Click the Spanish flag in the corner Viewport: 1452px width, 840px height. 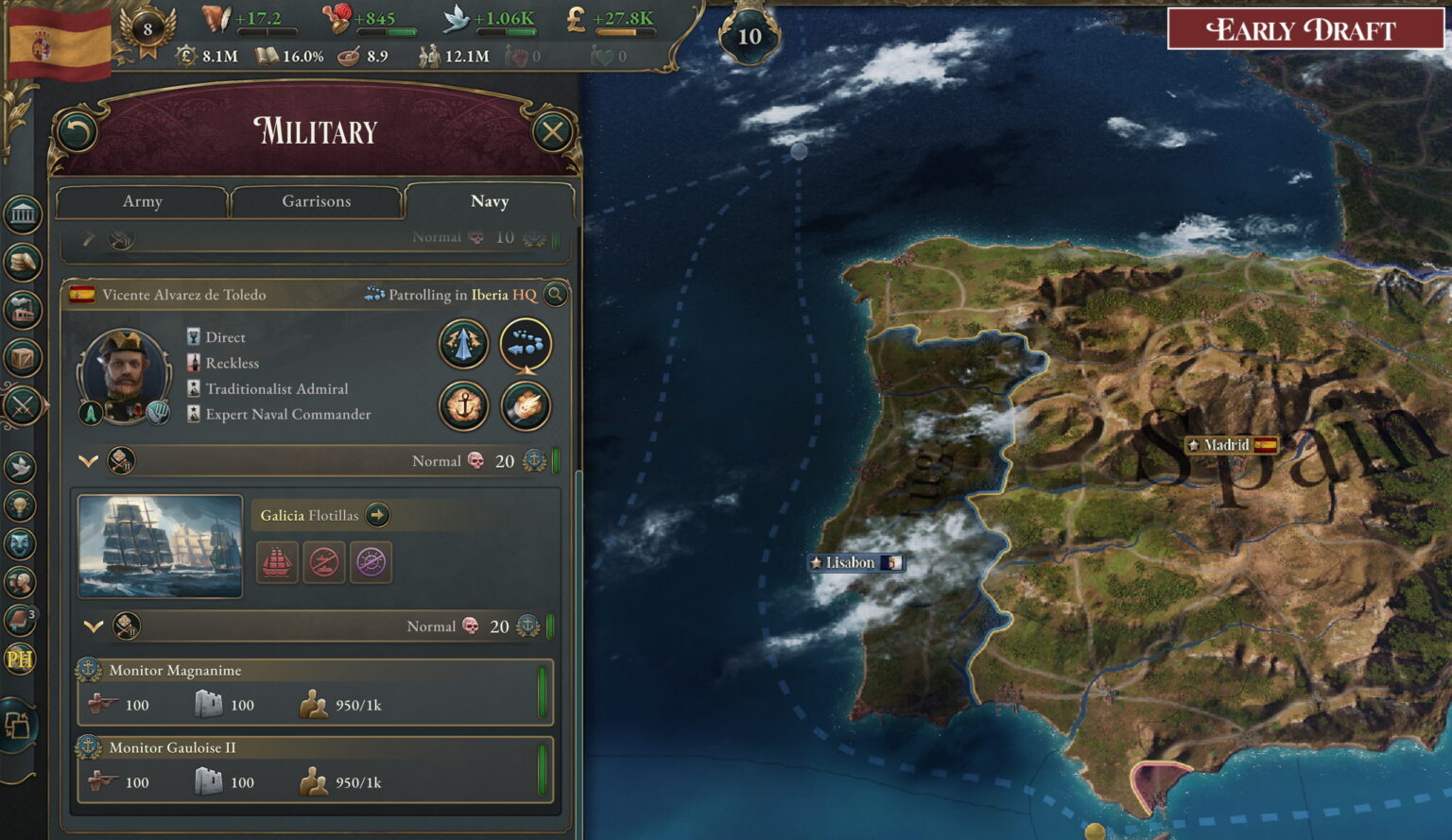point(57,43)
